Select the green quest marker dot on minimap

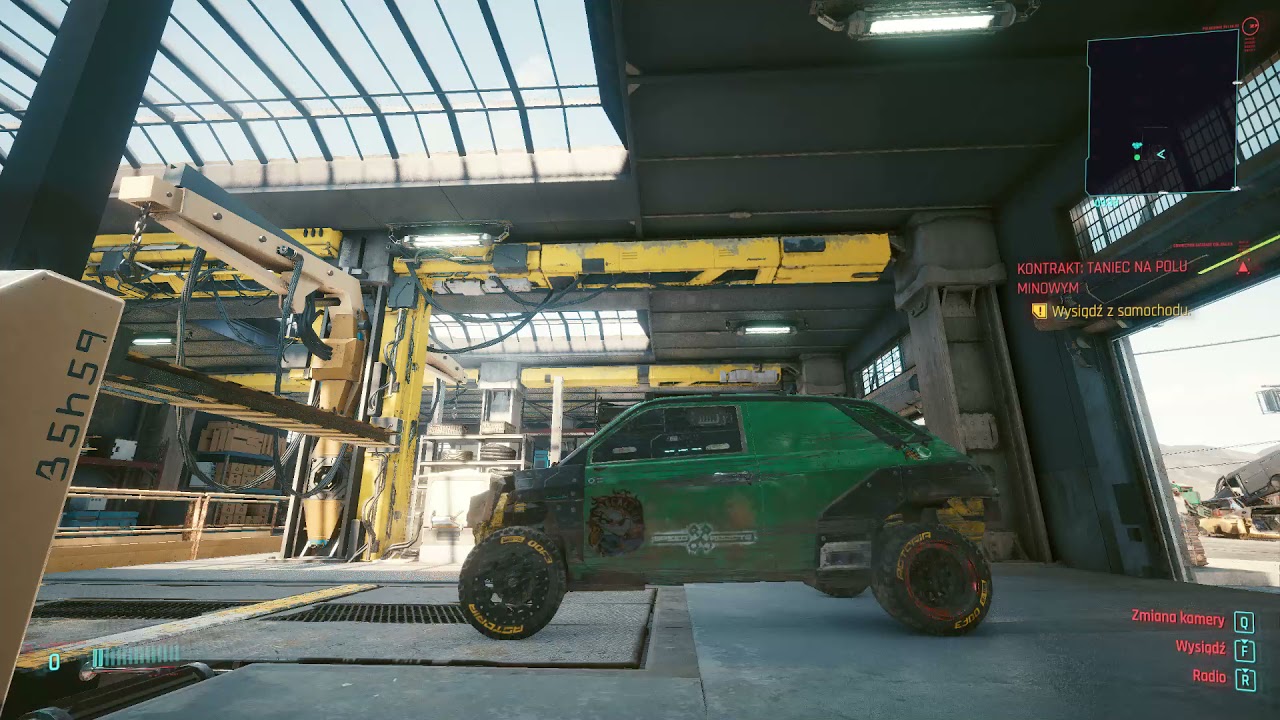1137,157
